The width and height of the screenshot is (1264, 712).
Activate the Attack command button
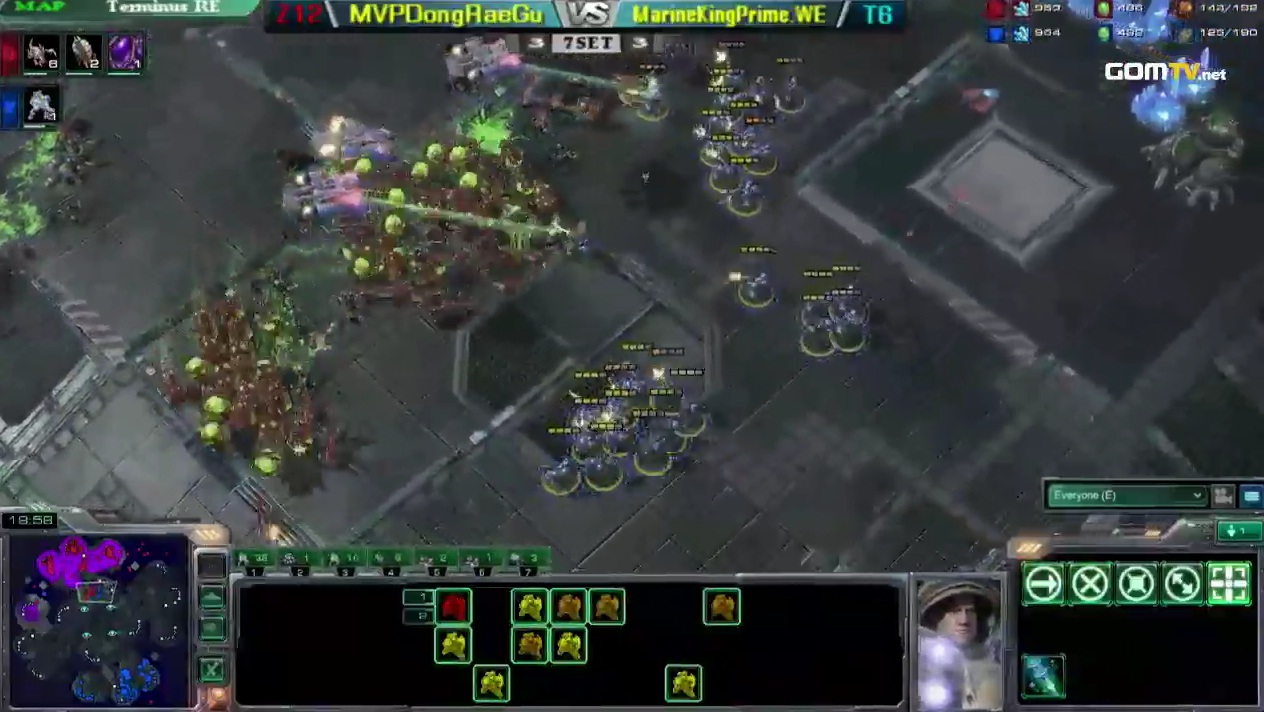pyautogui.click(x=1229, y=584)
